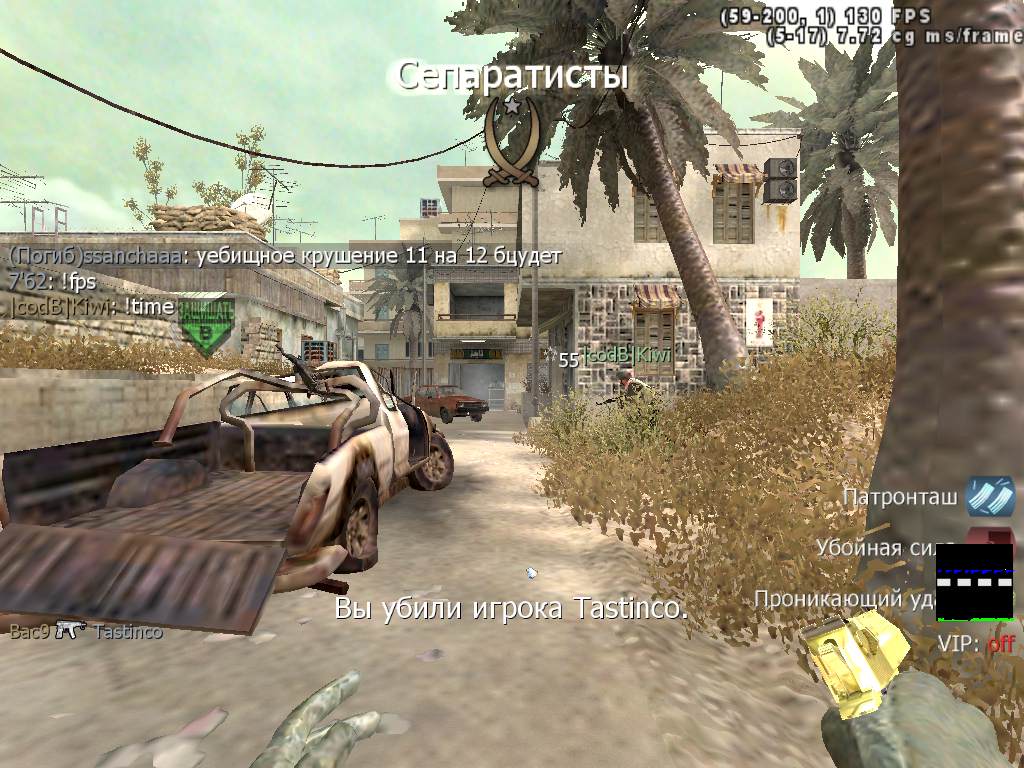Screen dimensions: 1024x768
Task: Click the green B objective marker
Action: [207, 326]
